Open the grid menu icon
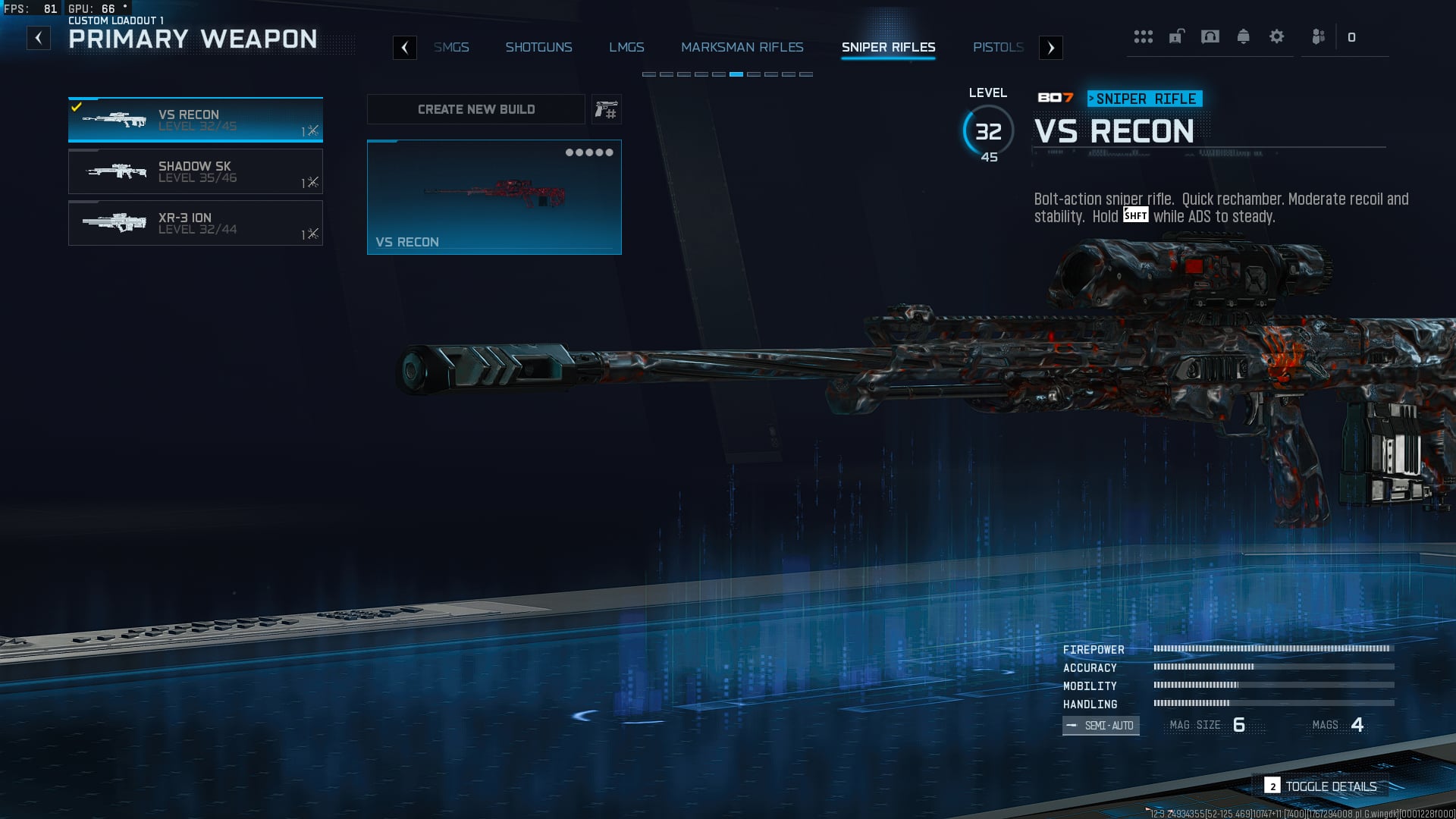Screen dimensions: 1456x819 pos(1143,36)
